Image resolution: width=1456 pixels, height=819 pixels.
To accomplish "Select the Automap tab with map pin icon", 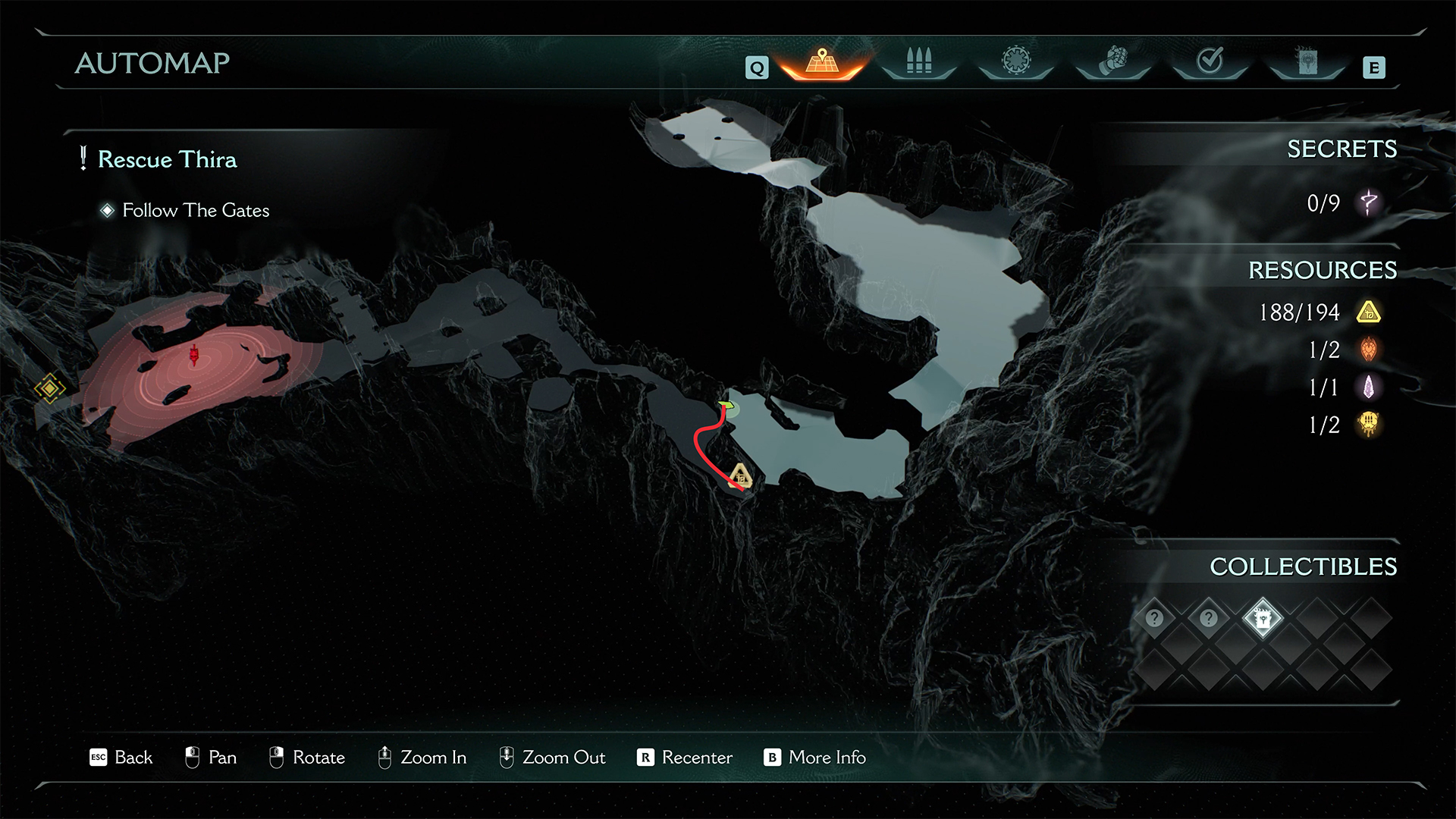I will (822, 62).
